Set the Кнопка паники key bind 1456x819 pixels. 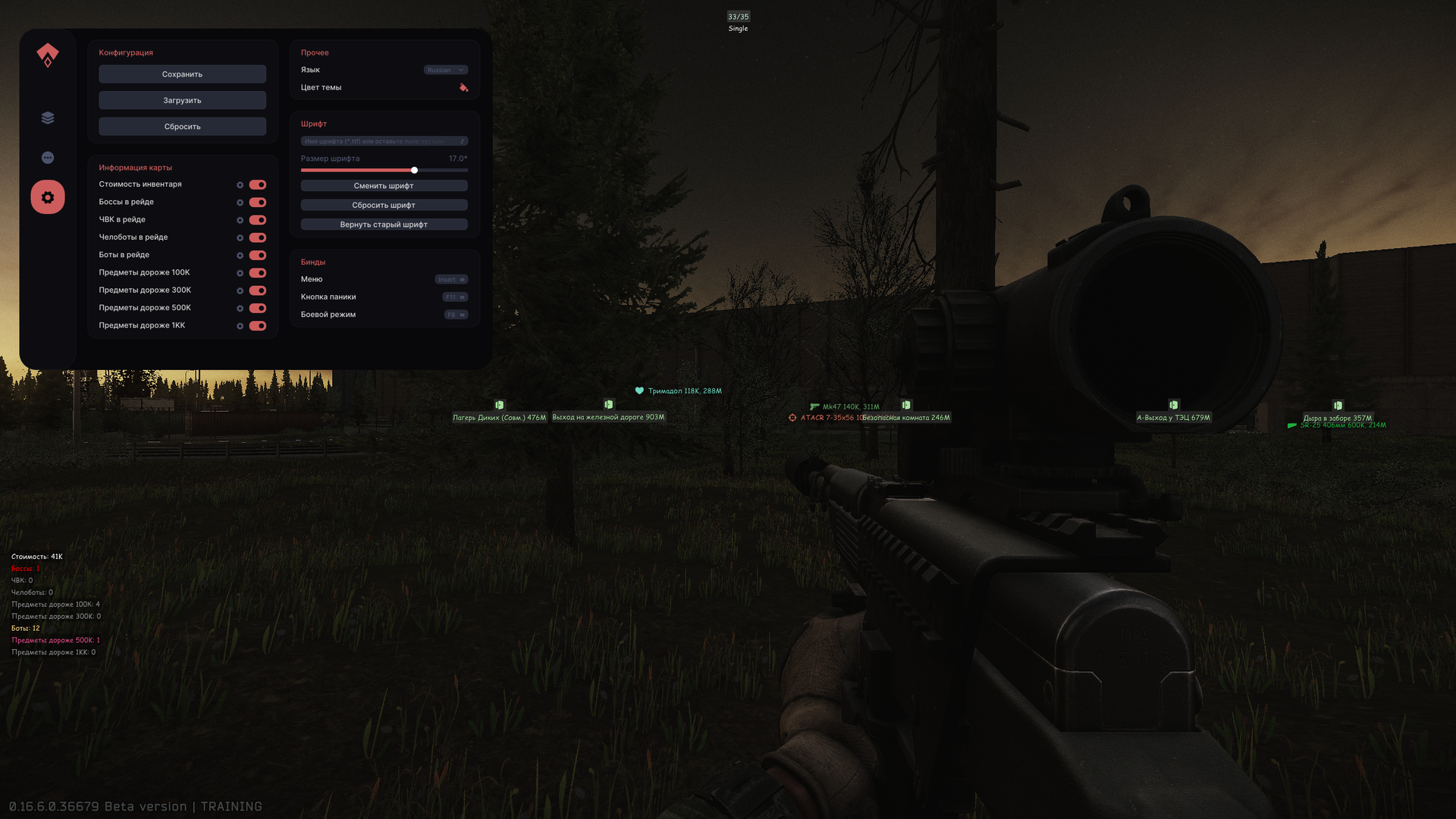pos(455,297)
